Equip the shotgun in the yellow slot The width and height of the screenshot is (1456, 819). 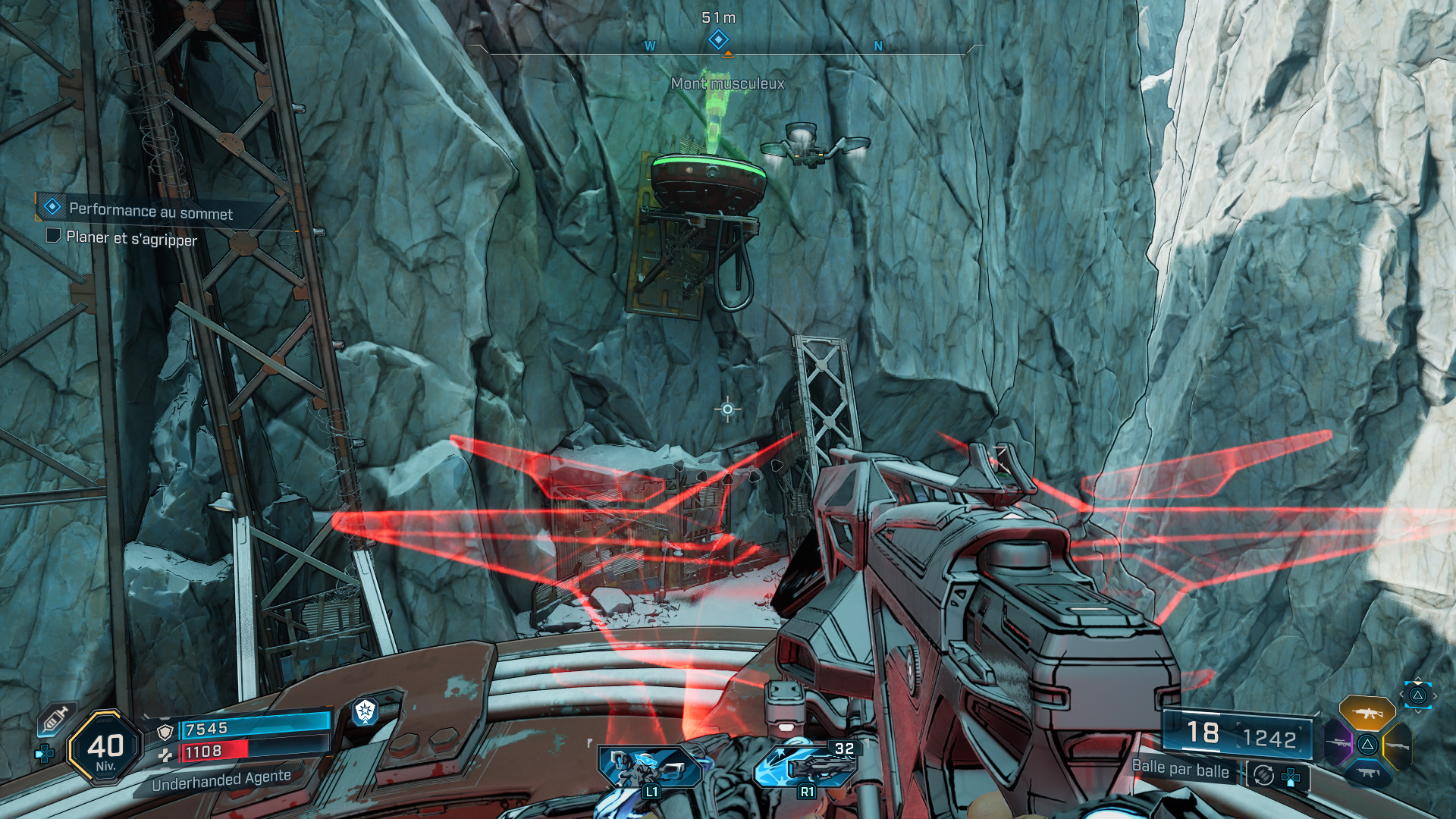coord(1398,746)
